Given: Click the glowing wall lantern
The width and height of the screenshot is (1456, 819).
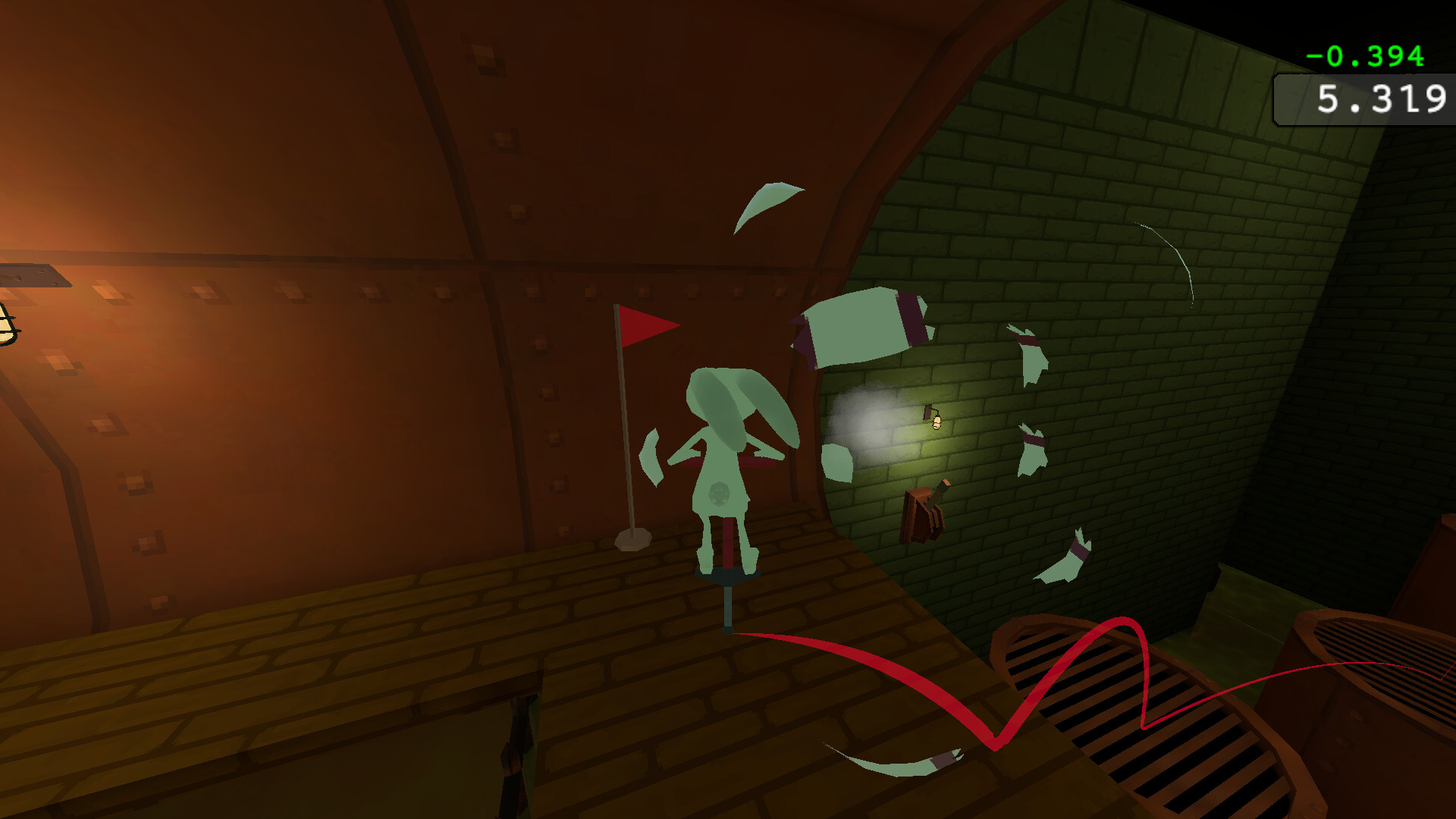Looking at the screenshot, I should coord(934,421).
